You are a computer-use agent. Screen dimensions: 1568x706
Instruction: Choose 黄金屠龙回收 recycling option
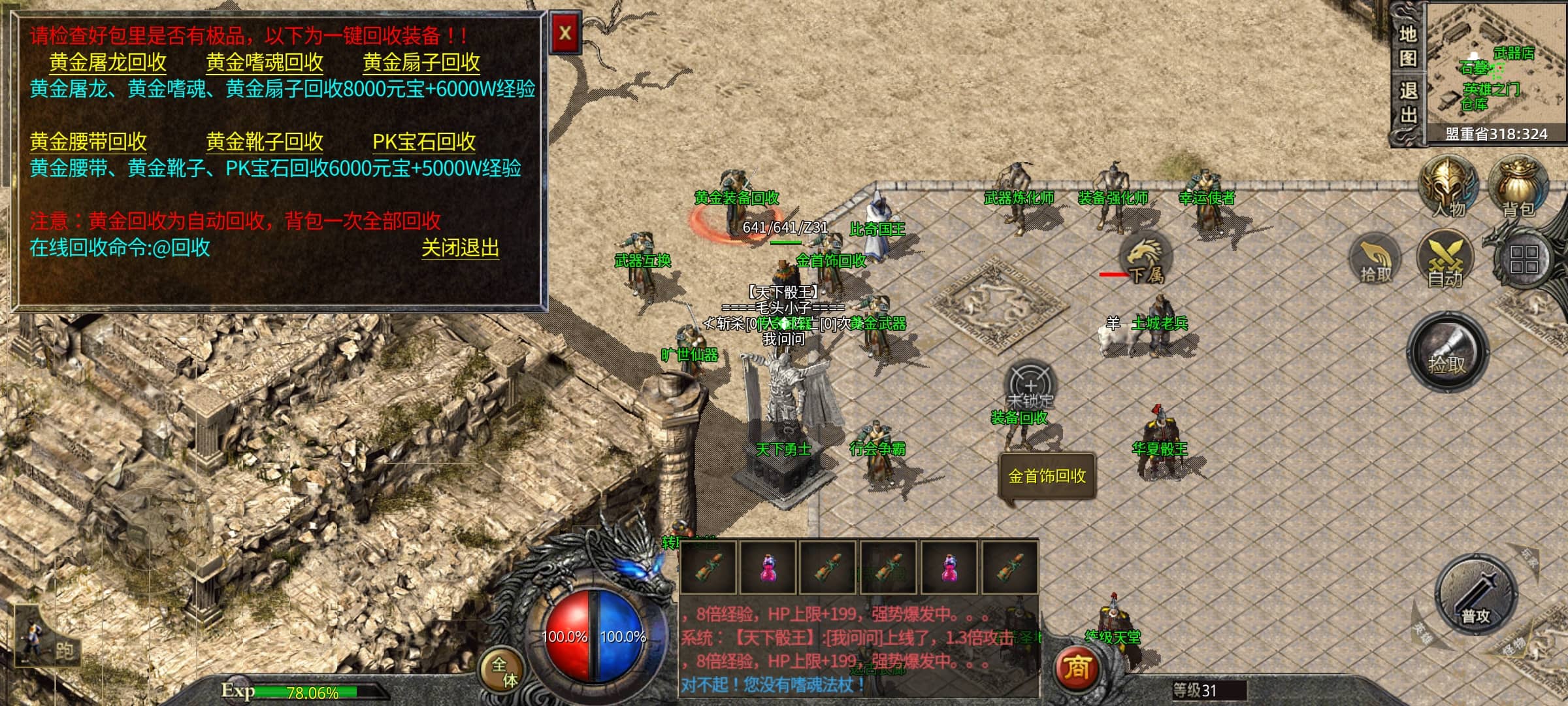[108, 63]
